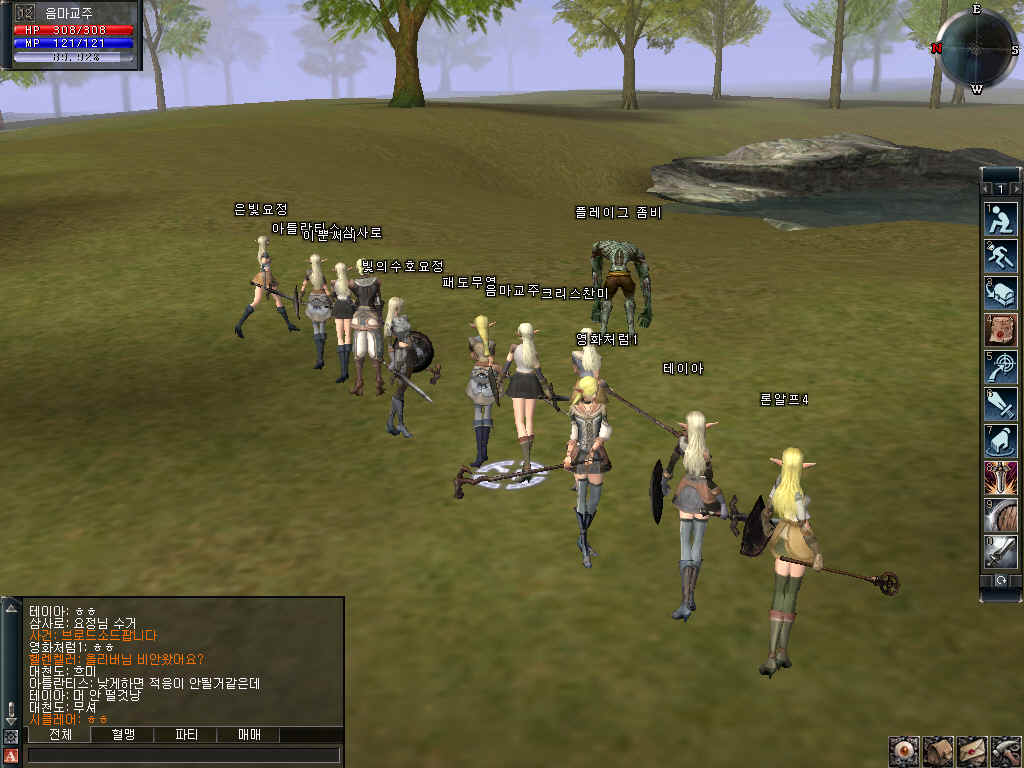1024x768 pixels.
Task: Click the rotate button below the hotbar
Action: click(1001, 580)
